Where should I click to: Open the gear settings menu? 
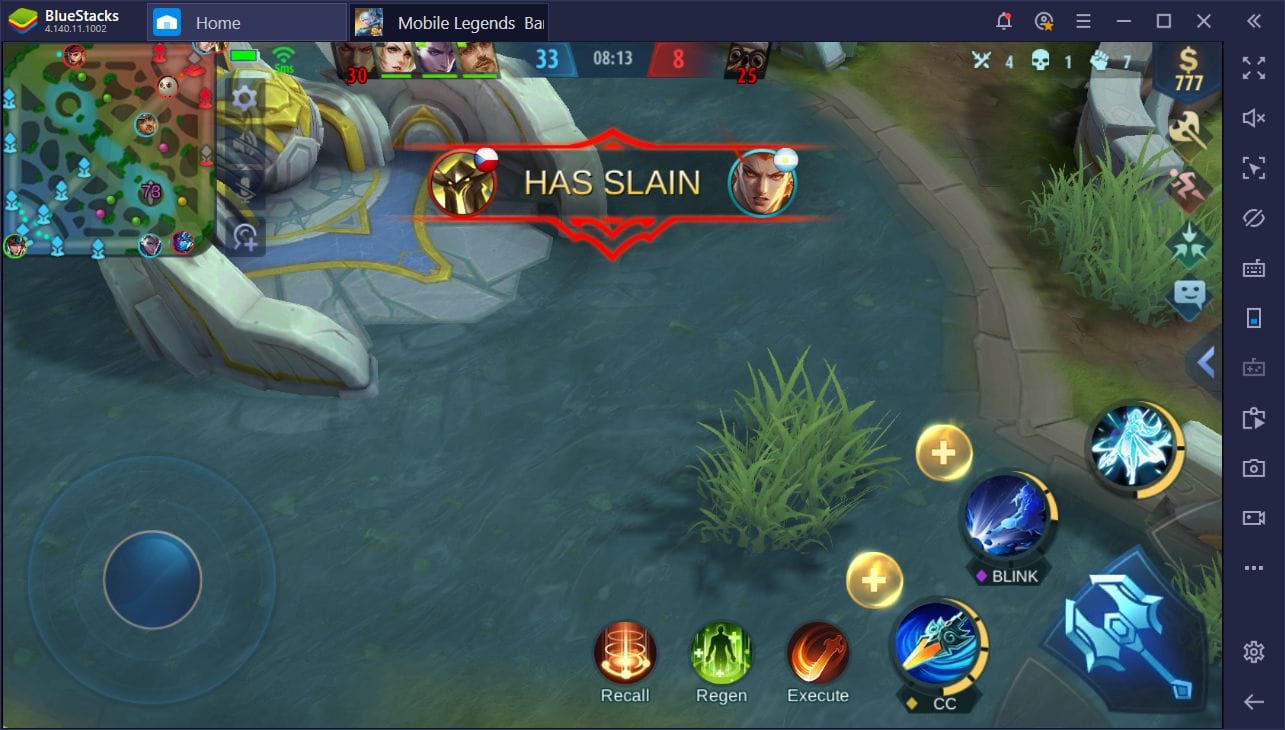(x=245, y=98)
